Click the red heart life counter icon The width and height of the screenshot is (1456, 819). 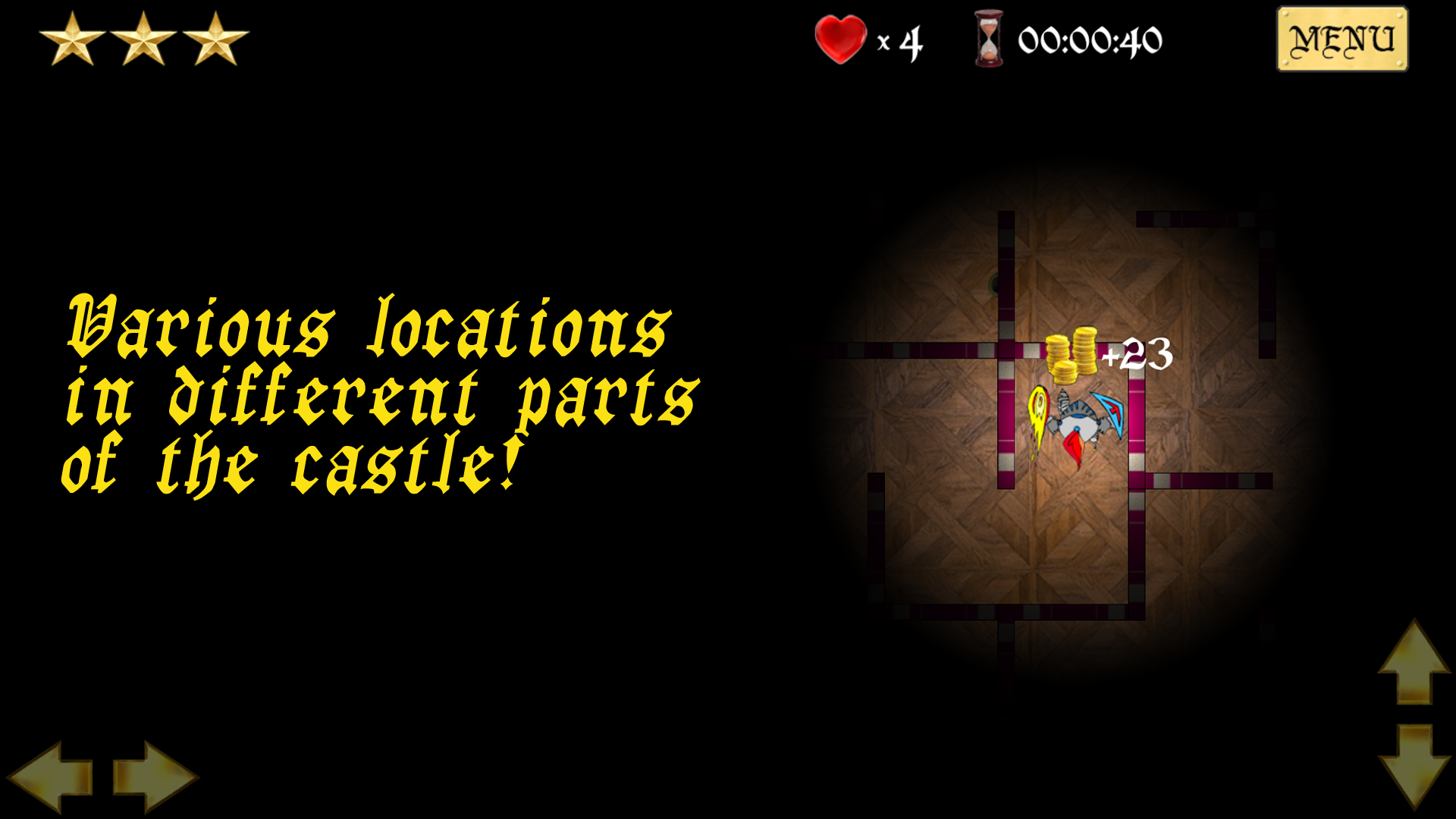click(x=839, y=36)
